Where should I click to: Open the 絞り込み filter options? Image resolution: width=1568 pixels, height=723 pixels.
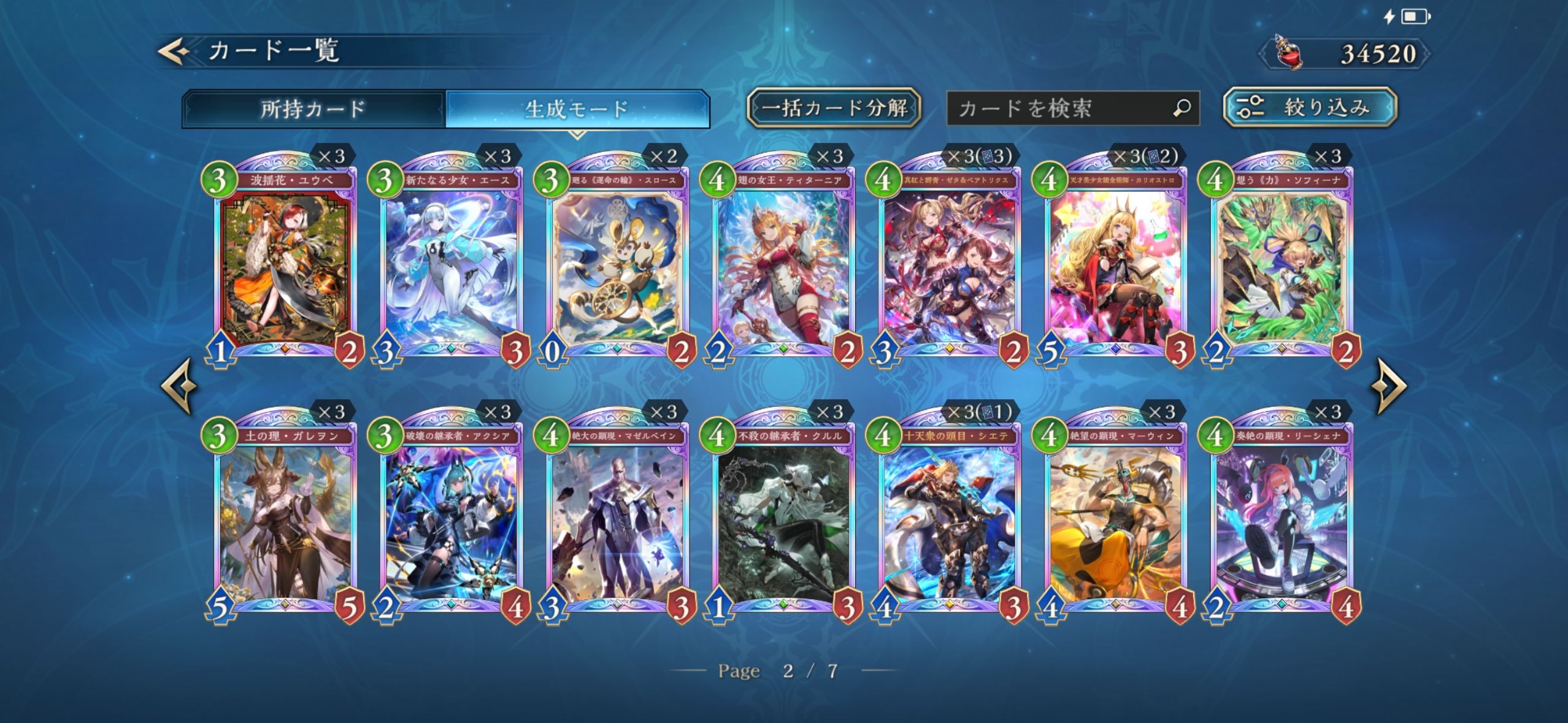pos(1310,108)
